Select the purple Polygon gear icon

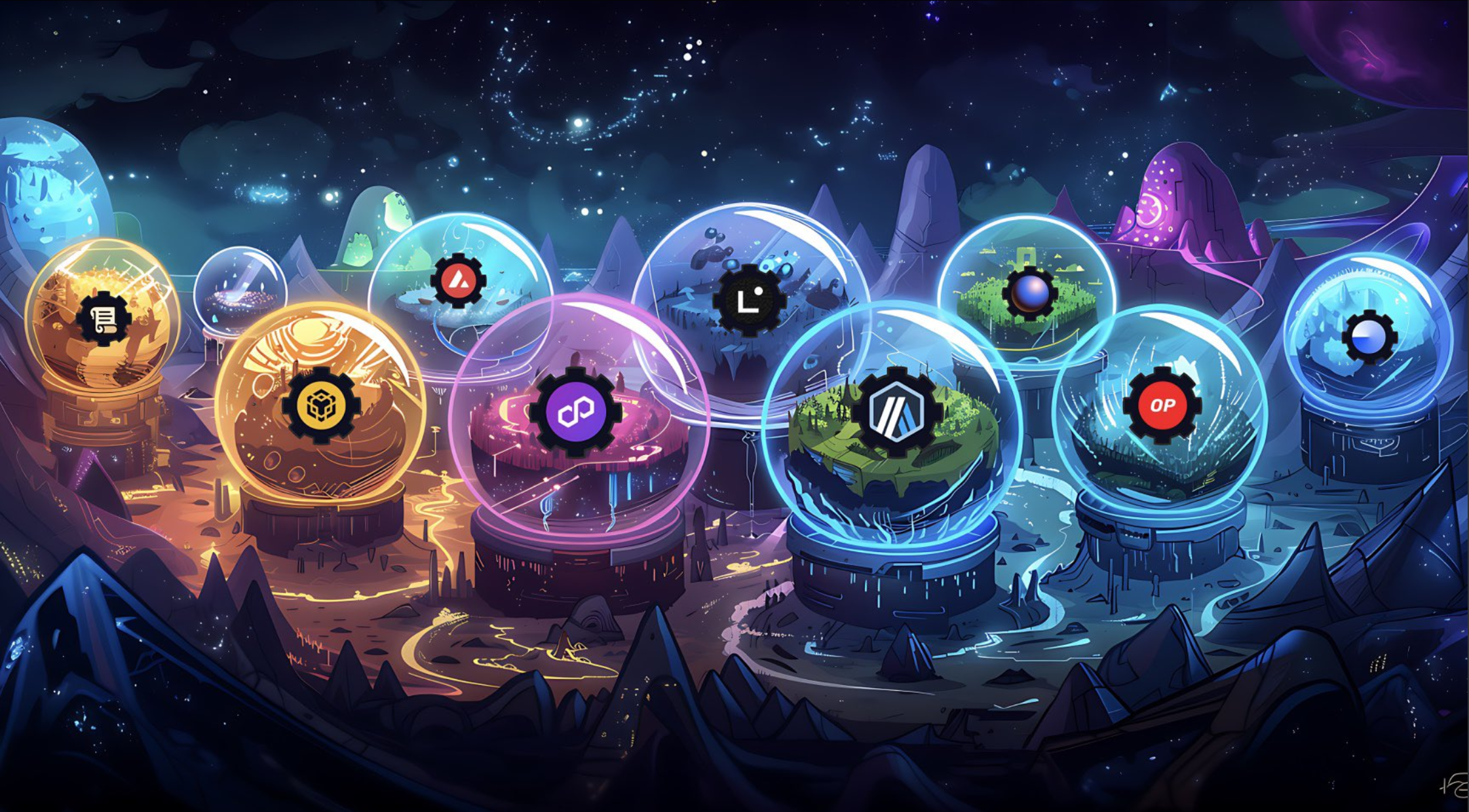click(575, 412)
